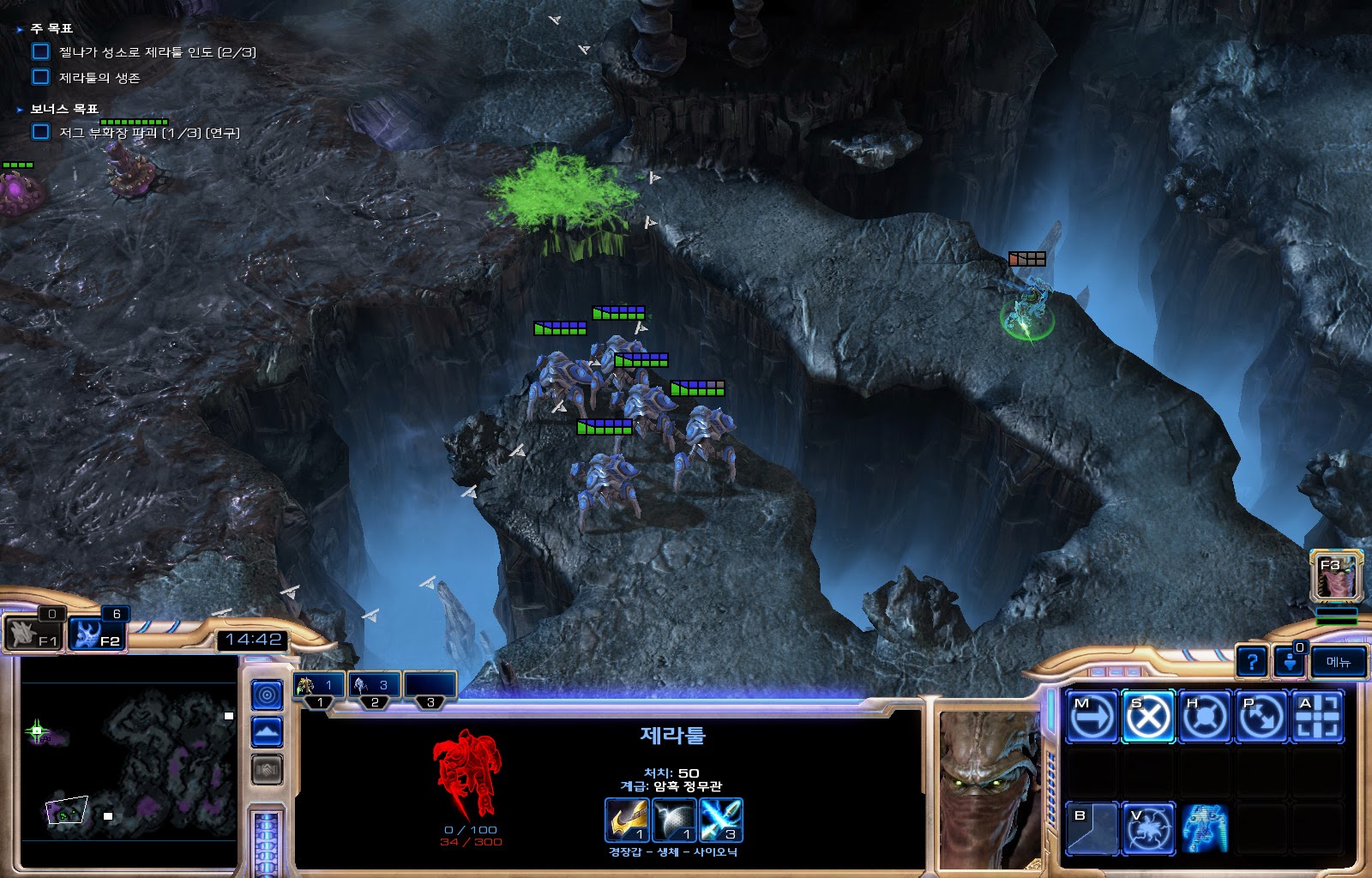Activate the Move command button
This screenshot has height=878, width=1372.
click(1092, 716)
